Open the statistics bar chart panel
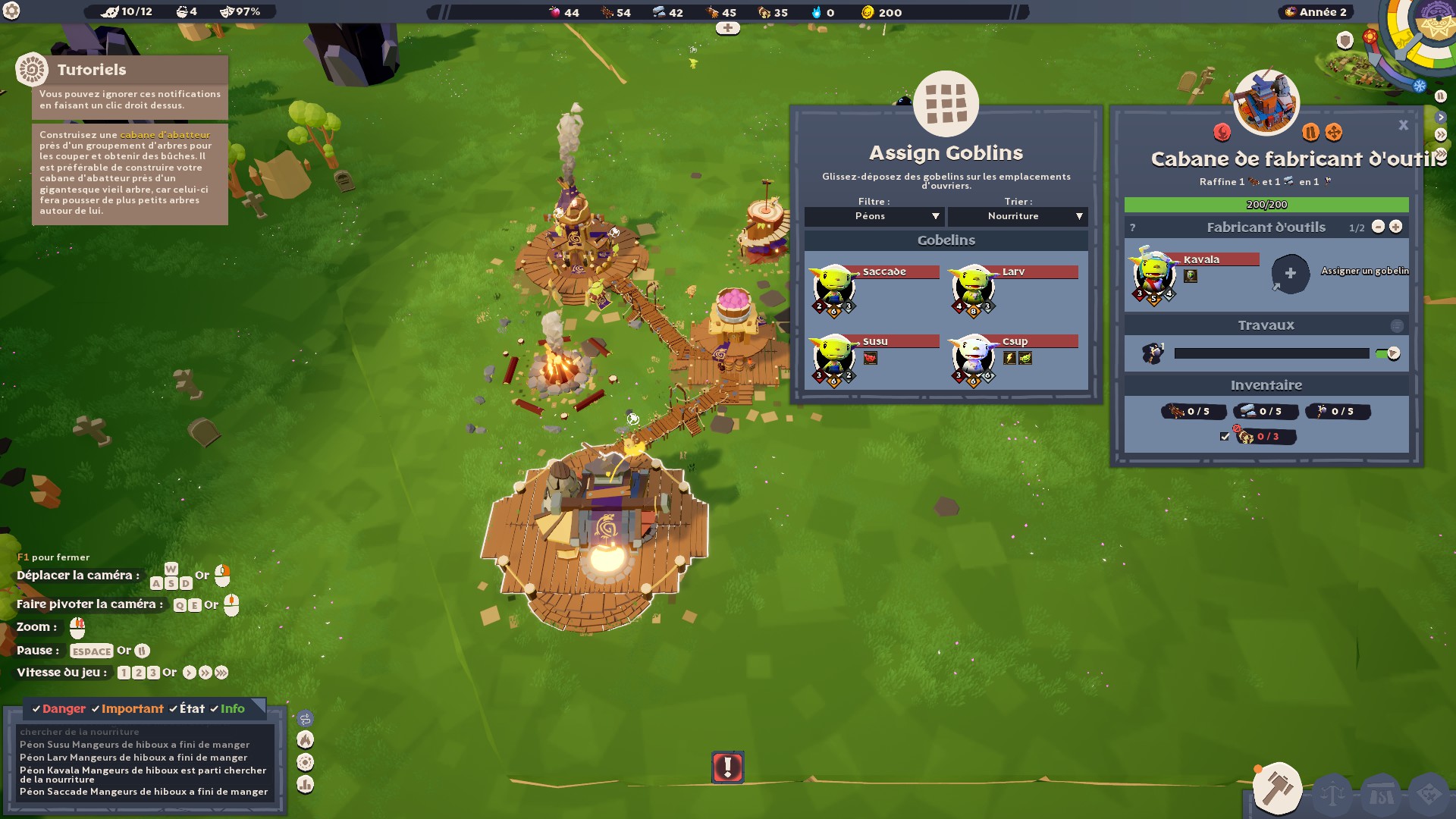Image resolution: width=1456 pixels, height=819 pixels. click(x=305, y=783)
